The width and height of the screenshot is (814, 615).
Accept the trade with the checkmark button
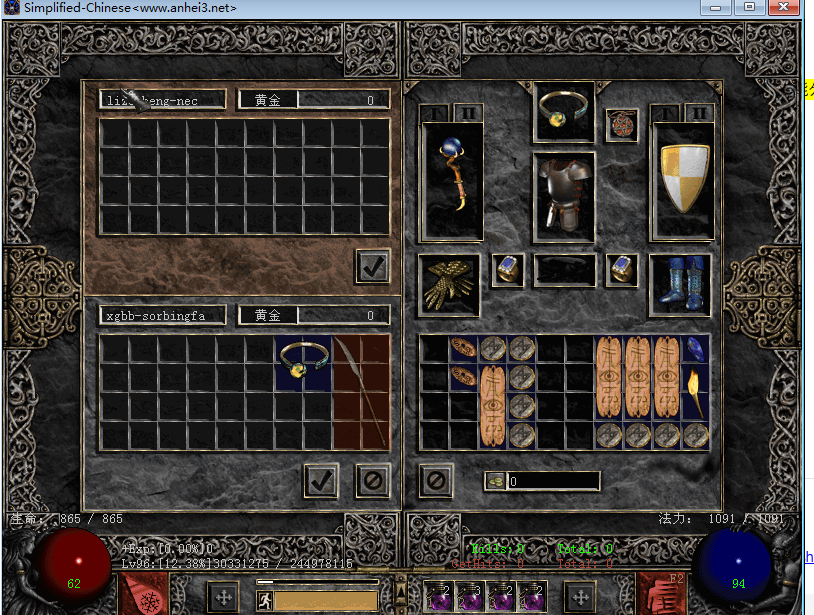(320, 480)
